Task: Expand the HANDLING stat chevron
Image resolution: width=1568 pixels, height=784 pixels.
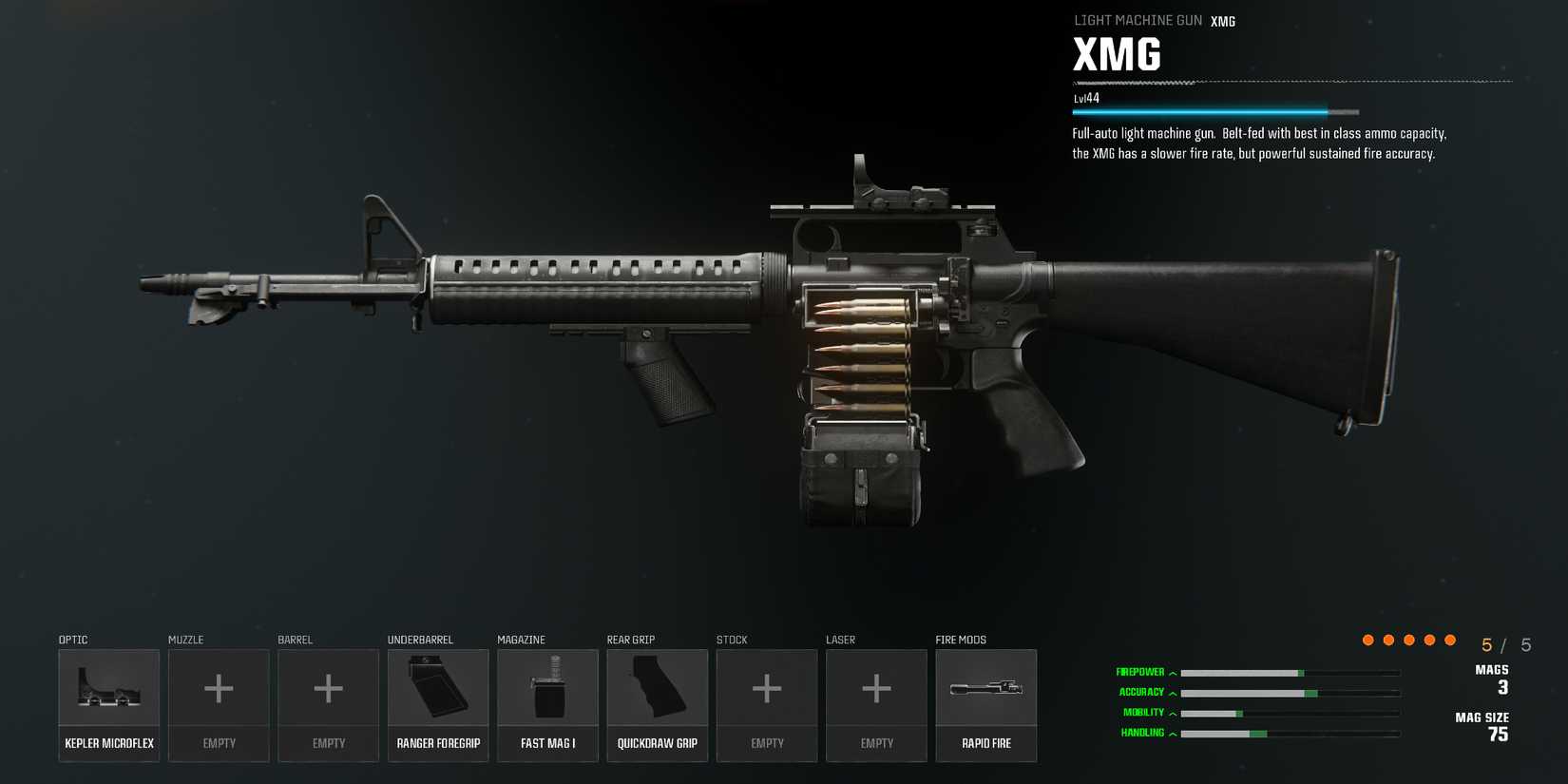Action: pos(1175,733)
